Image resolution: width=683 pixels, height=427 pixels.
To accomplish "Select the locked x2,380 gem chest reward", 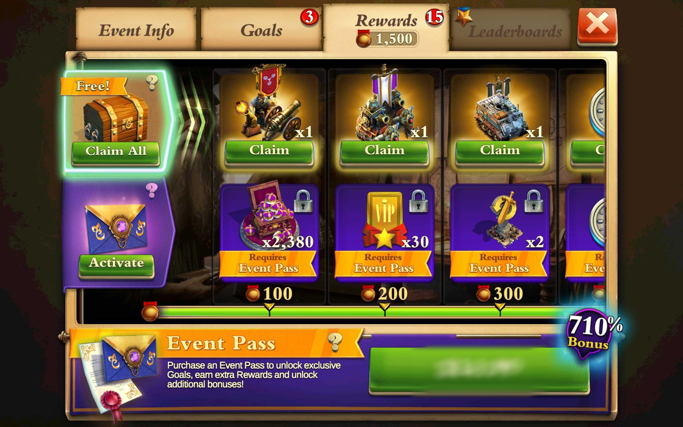I will [x=269, y=230].
